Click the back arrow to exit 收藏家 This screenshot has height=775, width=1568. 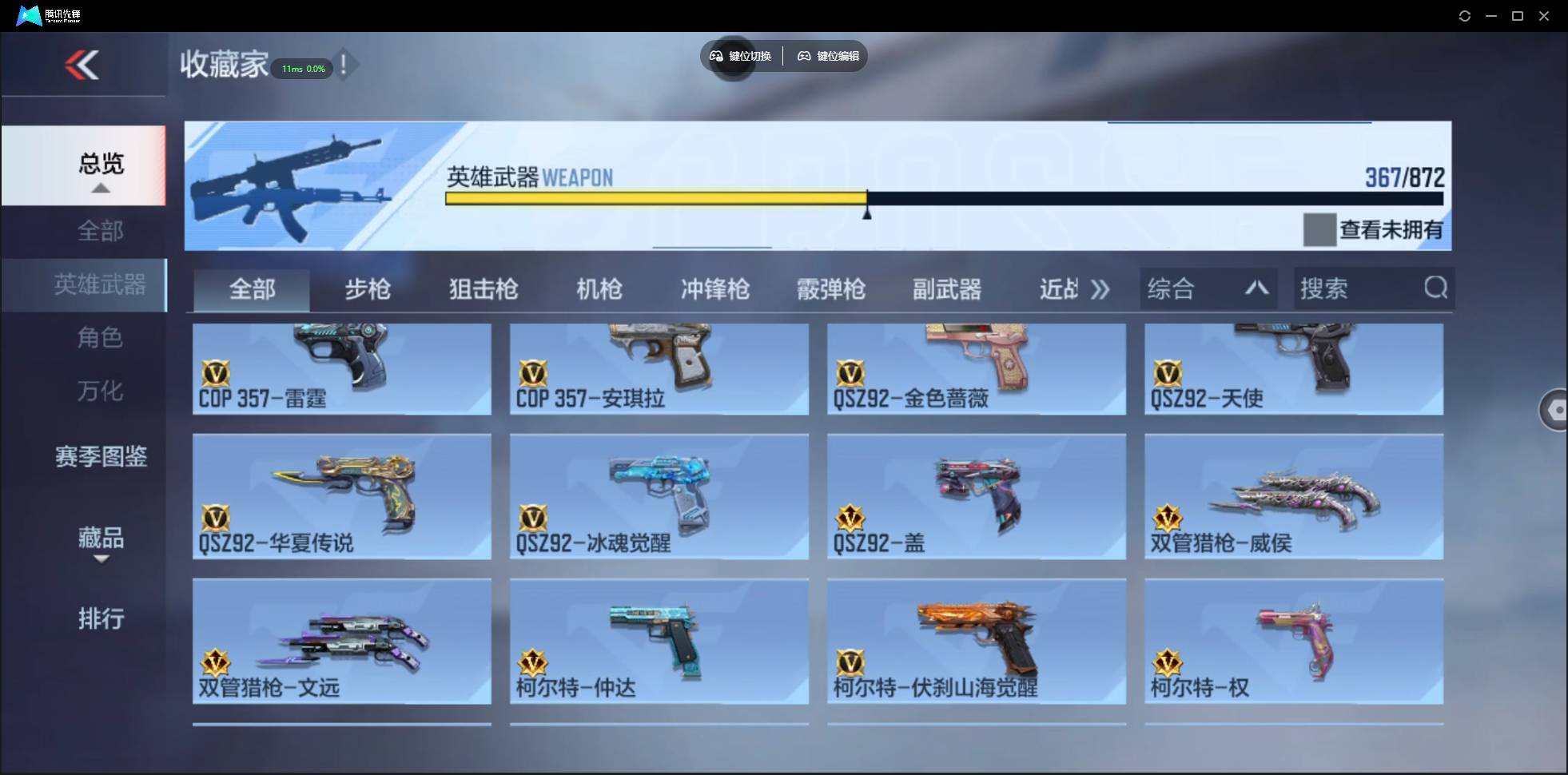(x=83, y=64)
